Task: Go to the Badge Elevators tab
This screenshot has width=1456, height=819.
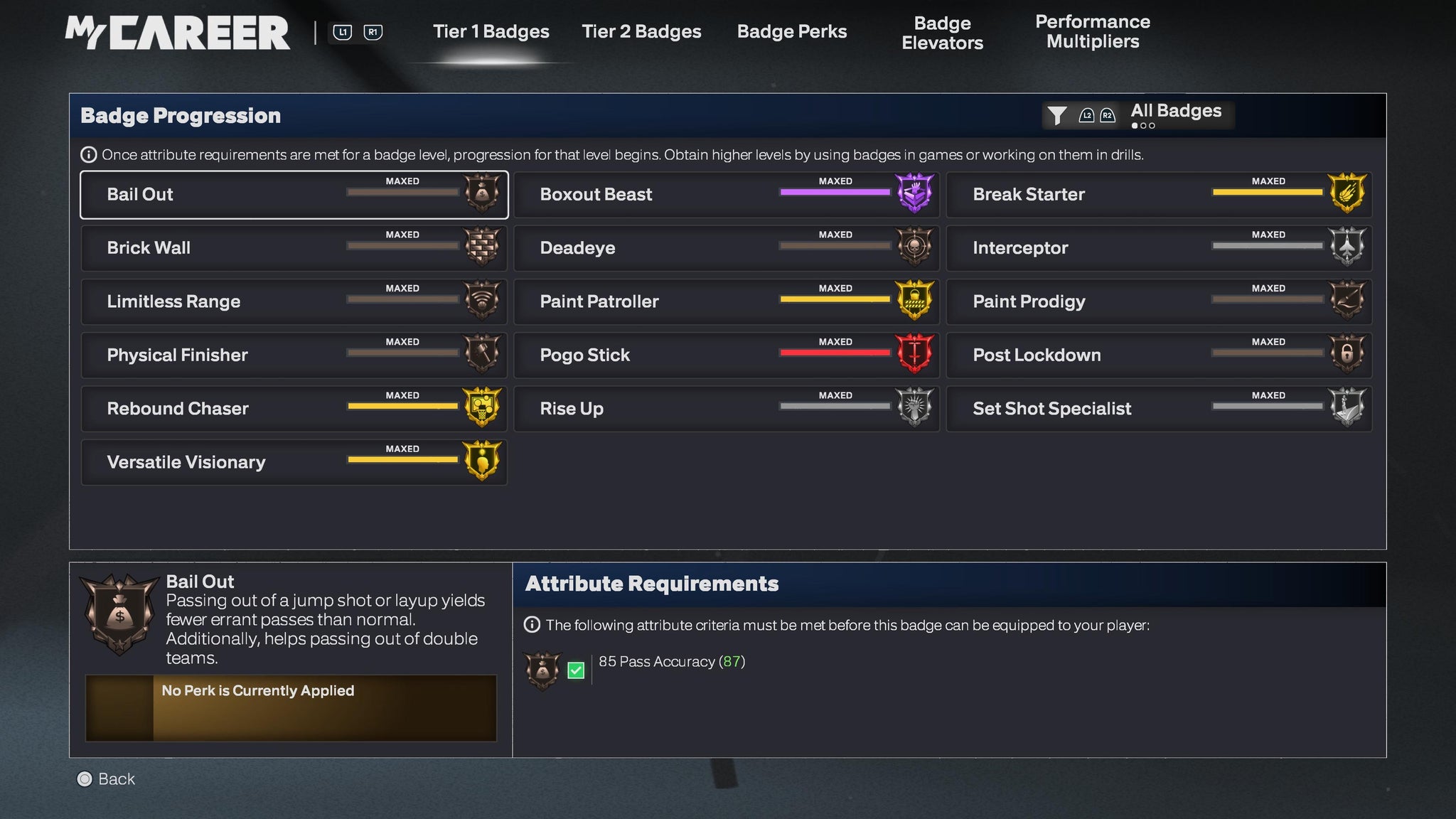Action: (942, 33)
